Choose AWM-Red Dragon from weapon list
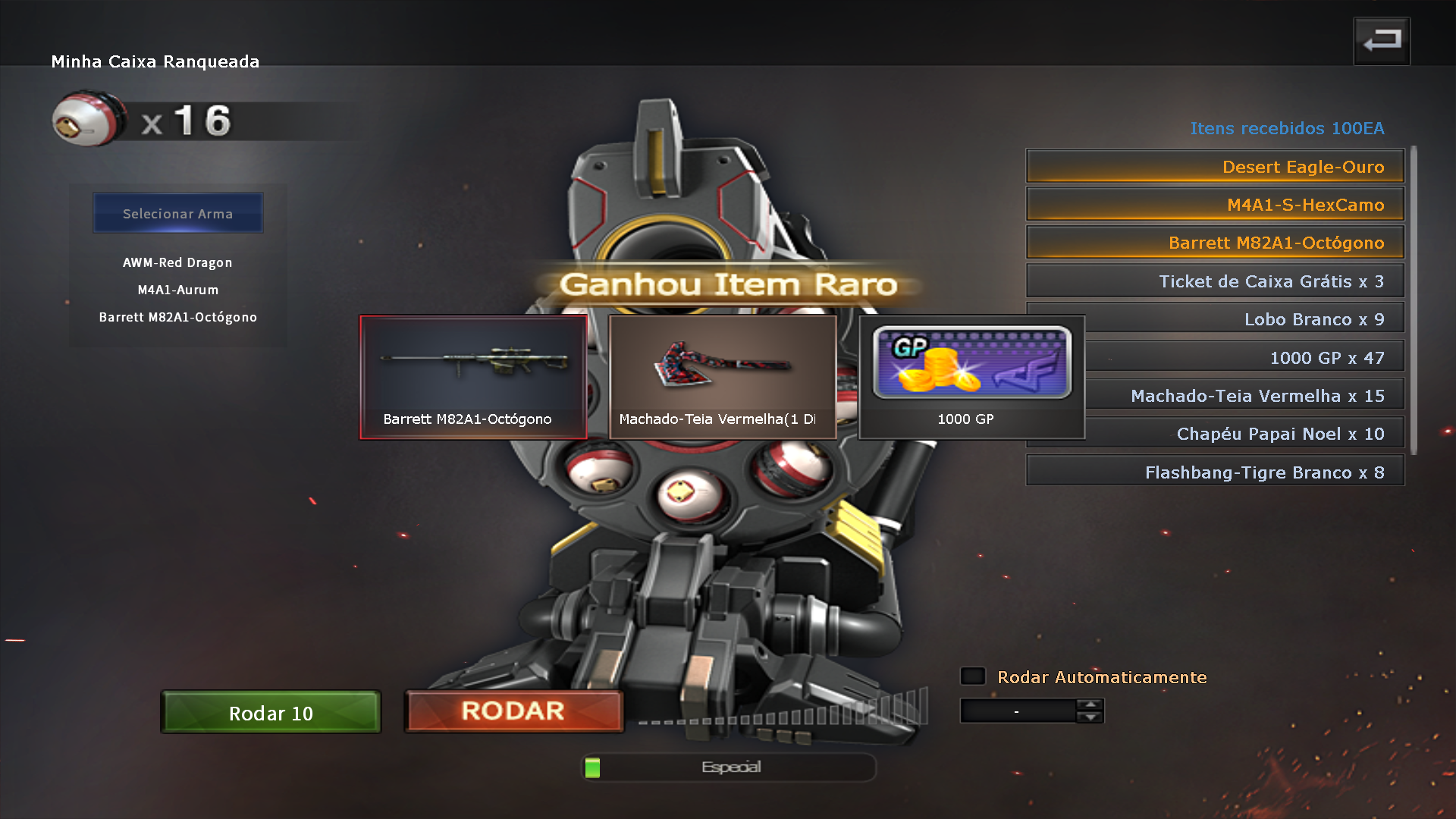 pos(177,262)
